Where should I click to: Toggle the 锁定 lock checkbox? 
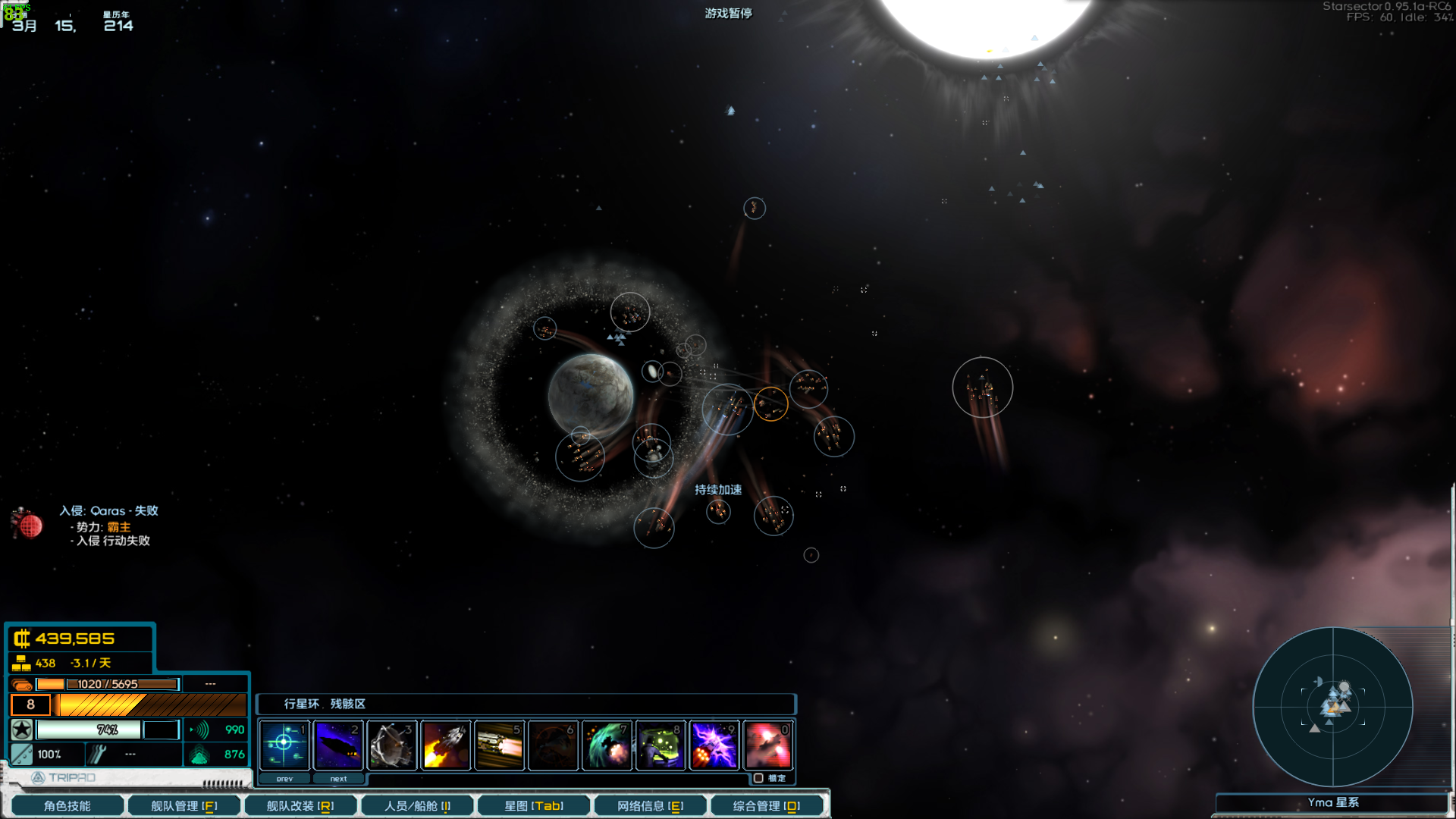point(758,778)
